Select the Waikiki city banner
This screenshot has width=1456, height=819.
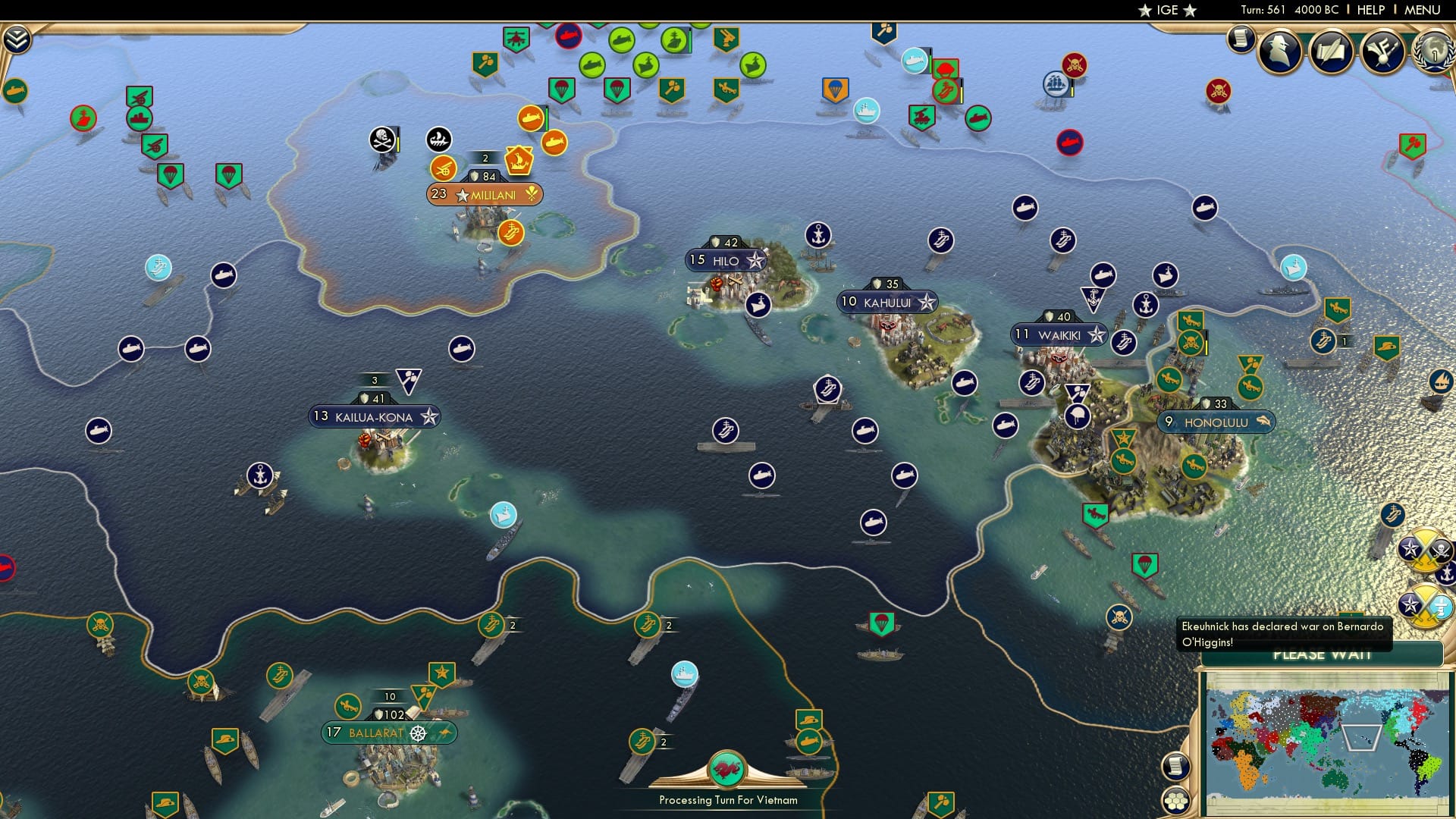click(x=1057, y=334)
